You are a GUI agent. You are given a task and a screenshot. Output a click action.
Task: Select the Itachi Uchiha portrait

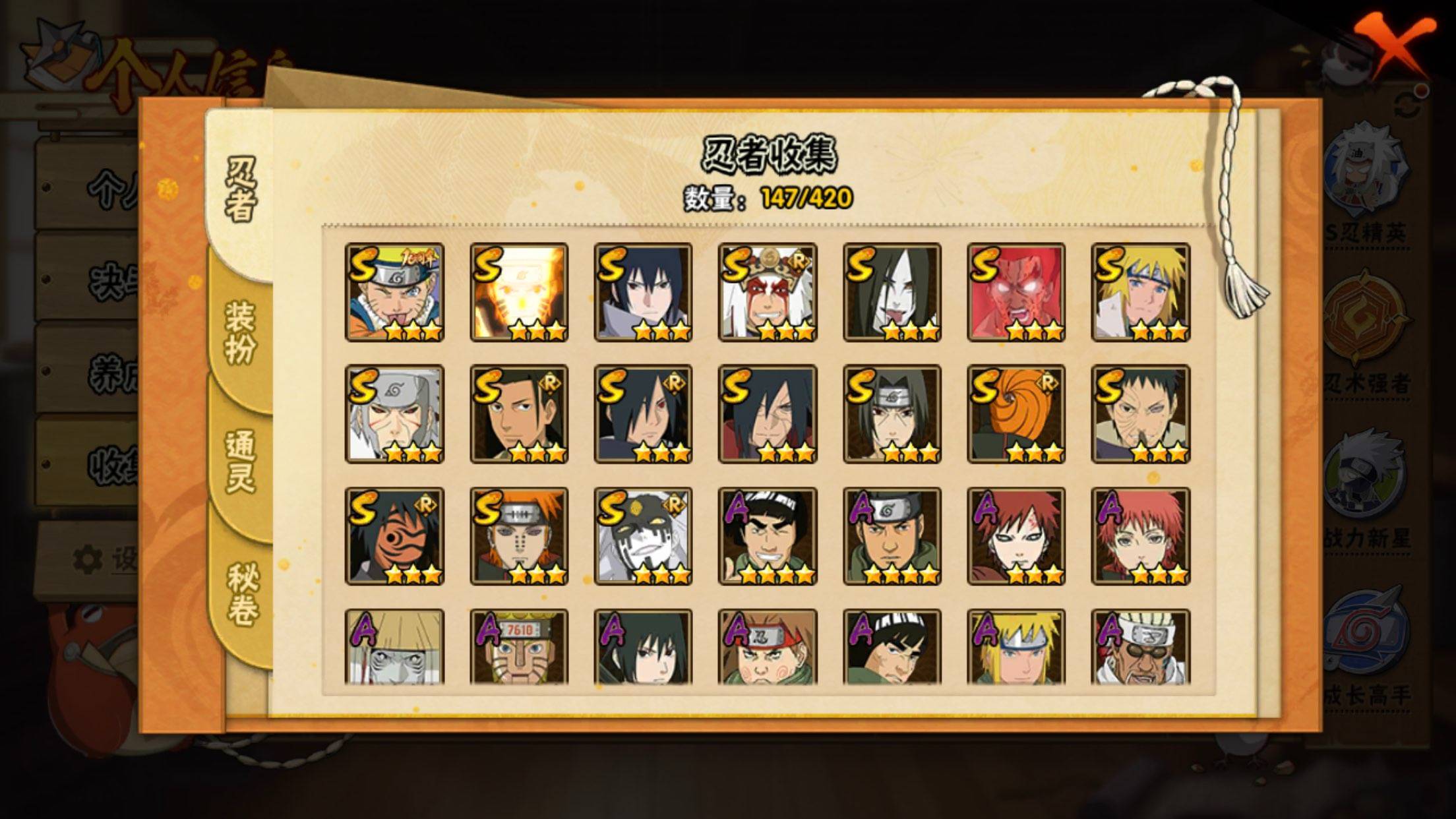[892, 414]
